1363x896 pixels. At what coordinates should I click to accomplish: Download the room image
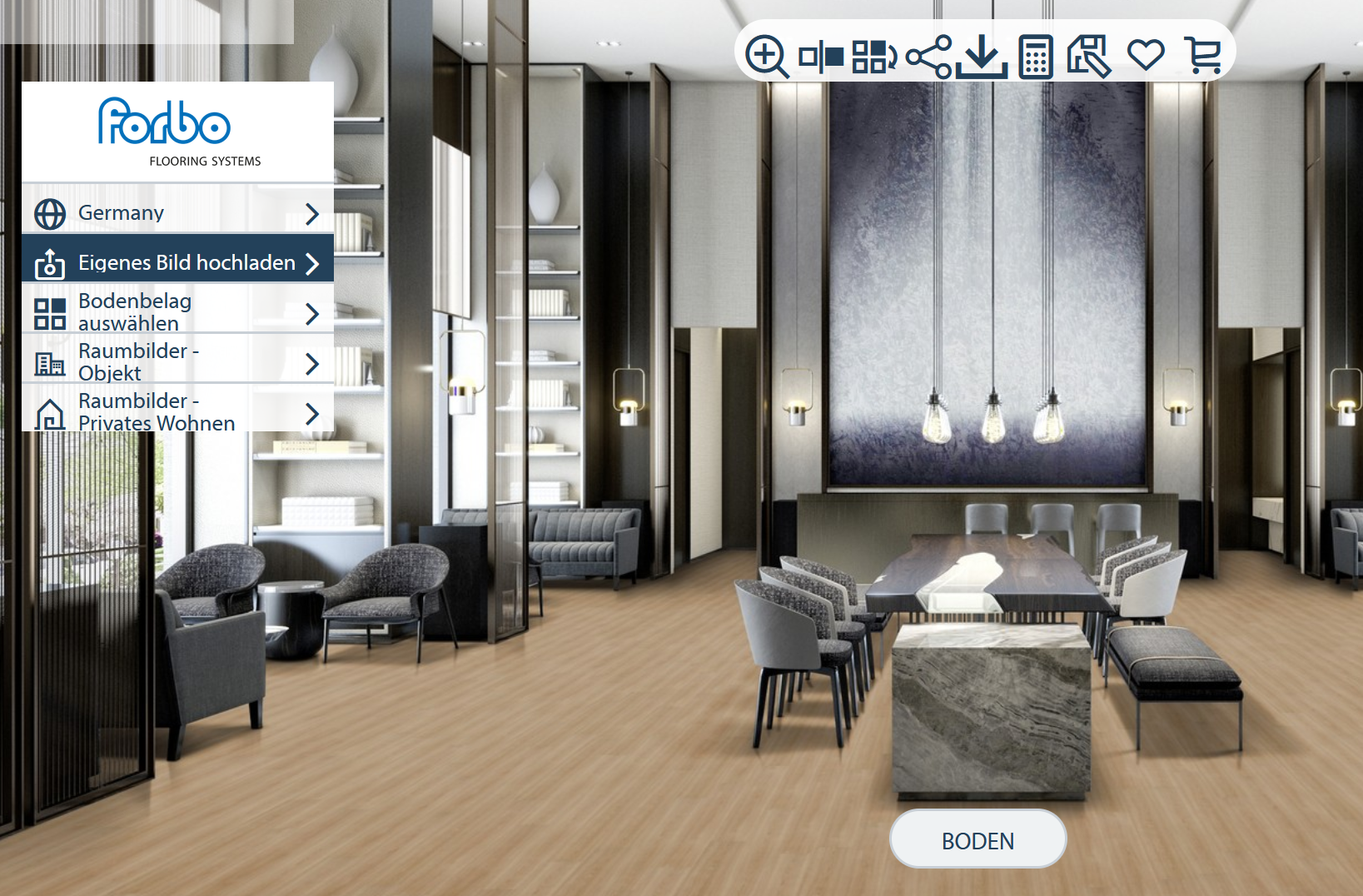pos(982,57)
